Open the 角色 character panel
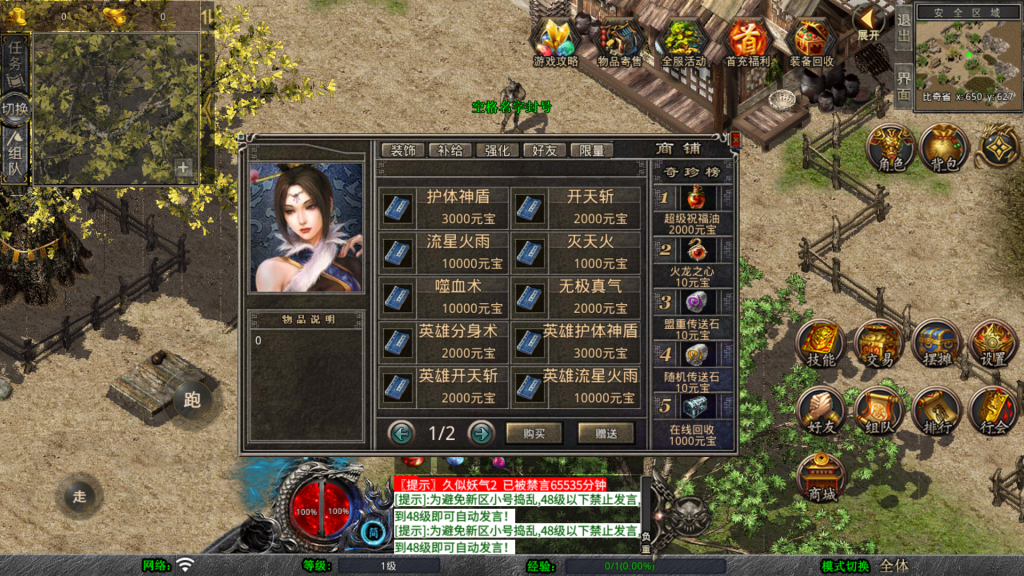 890,148
